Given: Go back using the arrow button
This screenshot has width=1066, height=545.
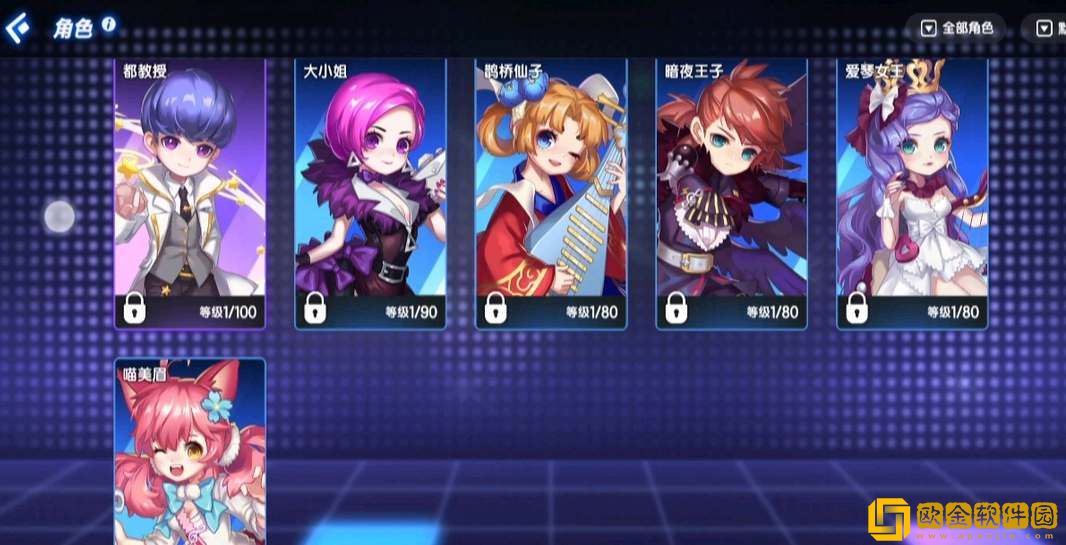Looking at the screenshot, I should [x=18, y=27].
